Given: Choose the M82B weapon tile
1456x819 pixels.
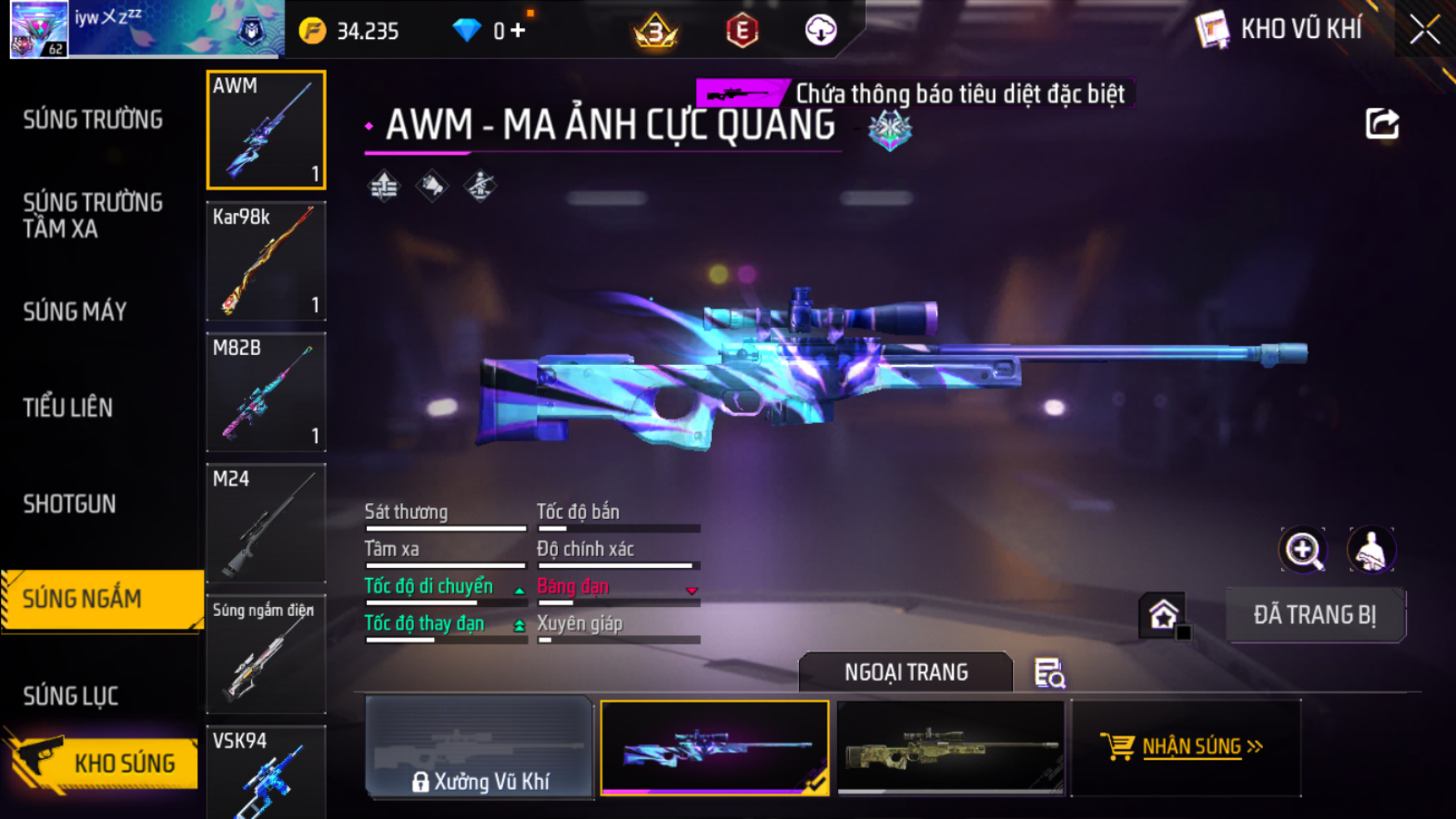Looking at the screenshot, I should [266, 392].
